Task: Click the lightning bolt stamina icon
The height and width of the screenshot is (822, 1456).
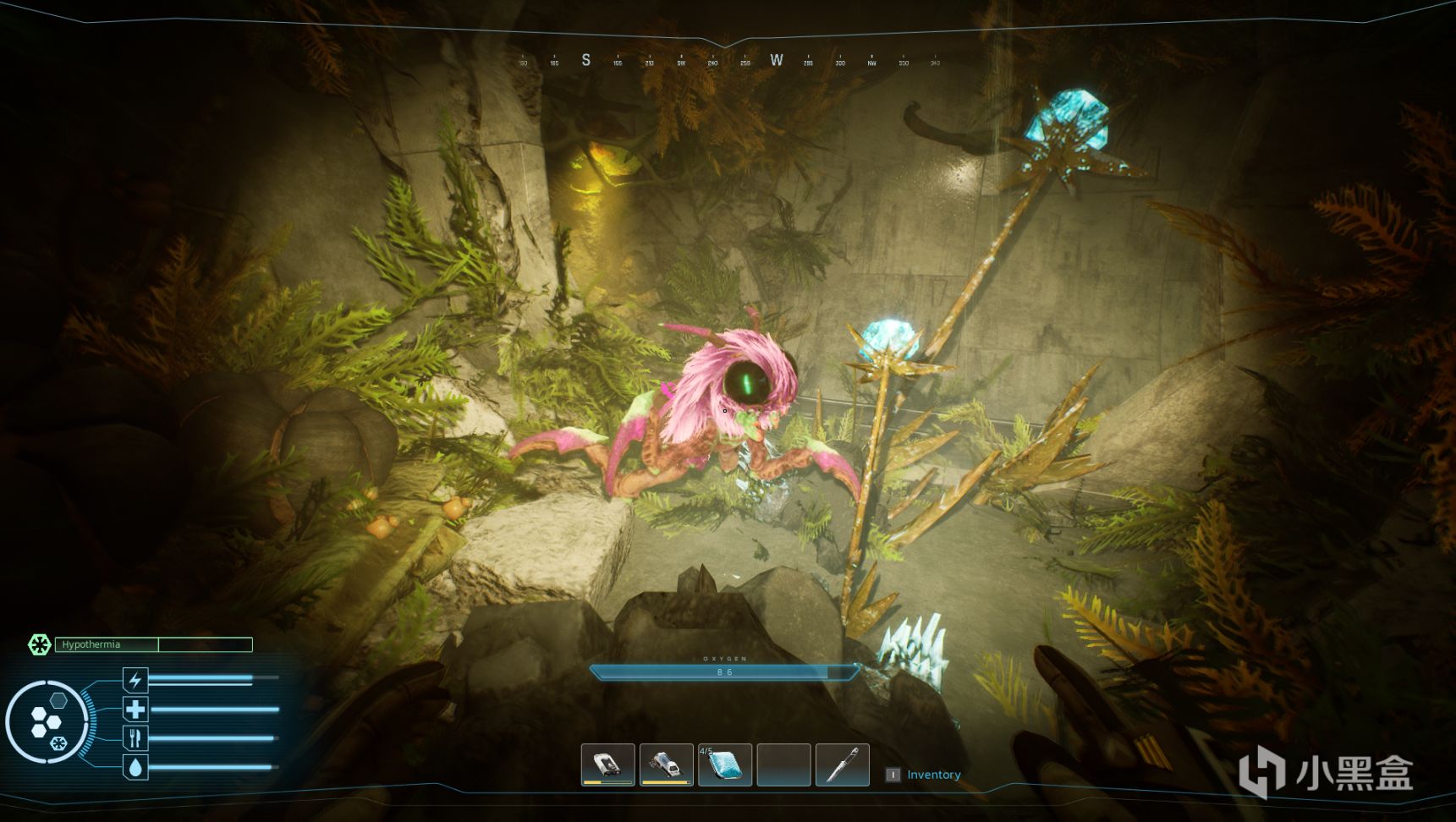Action: pos(135,680)
